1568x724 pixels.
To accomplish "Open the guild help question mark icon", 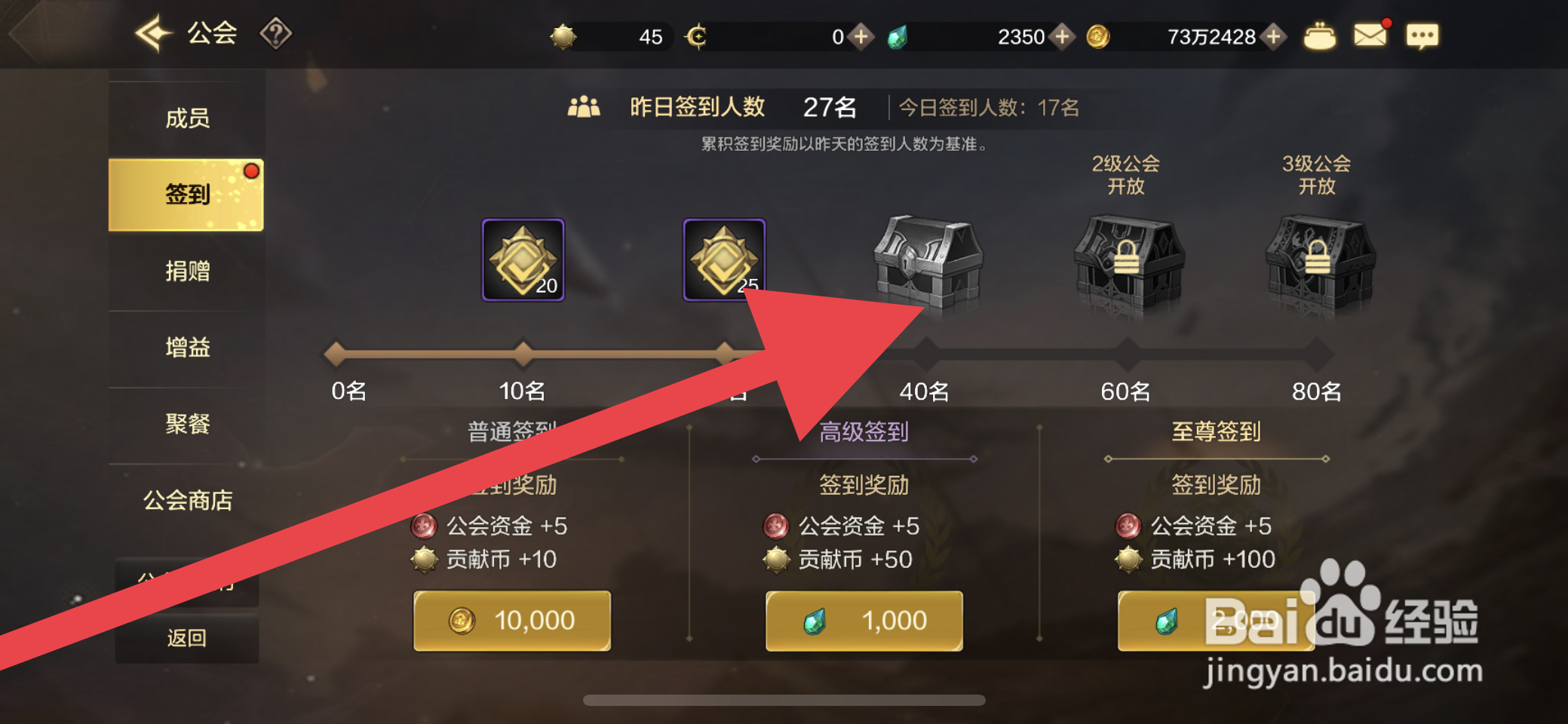I will (x=278, y=33).
